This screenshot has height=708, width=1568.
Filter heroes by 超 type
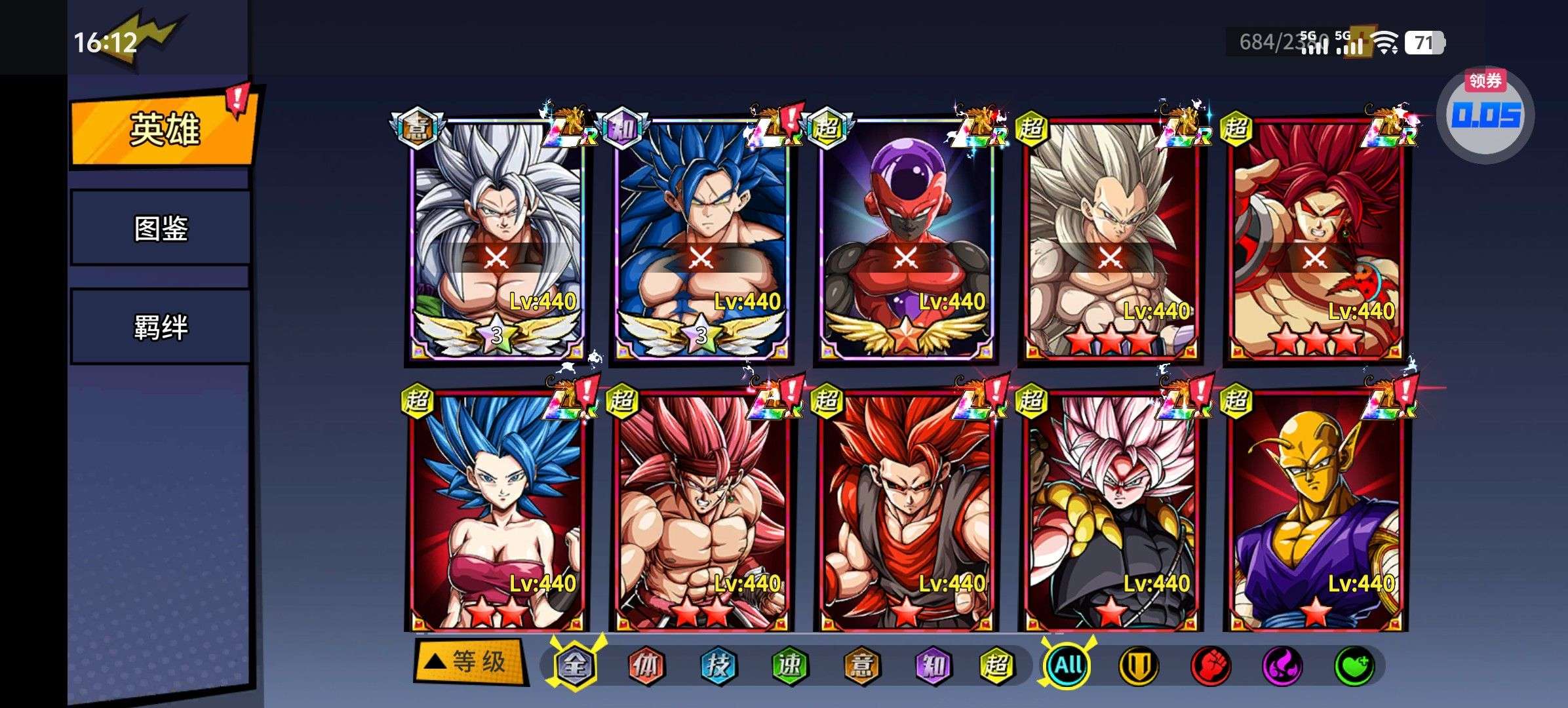996,665
